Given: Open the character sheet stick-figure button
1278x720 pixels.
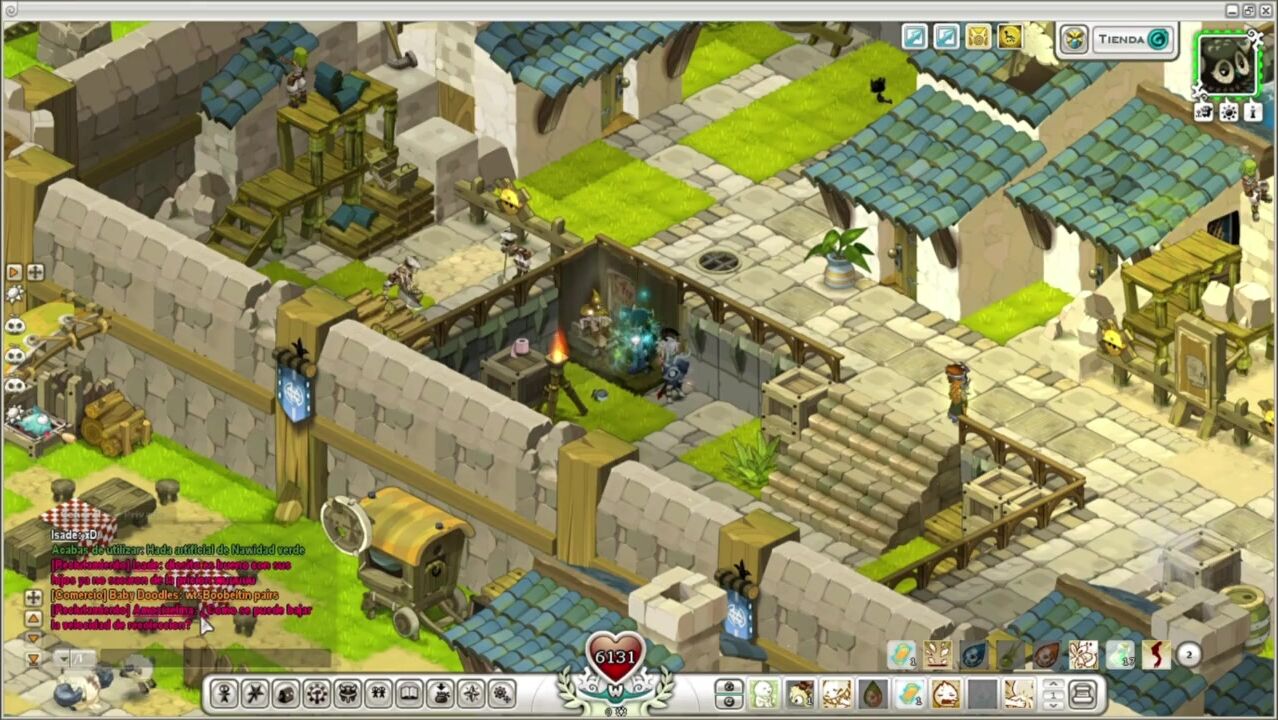Looking at the screenshot, I should coord(224,693).
